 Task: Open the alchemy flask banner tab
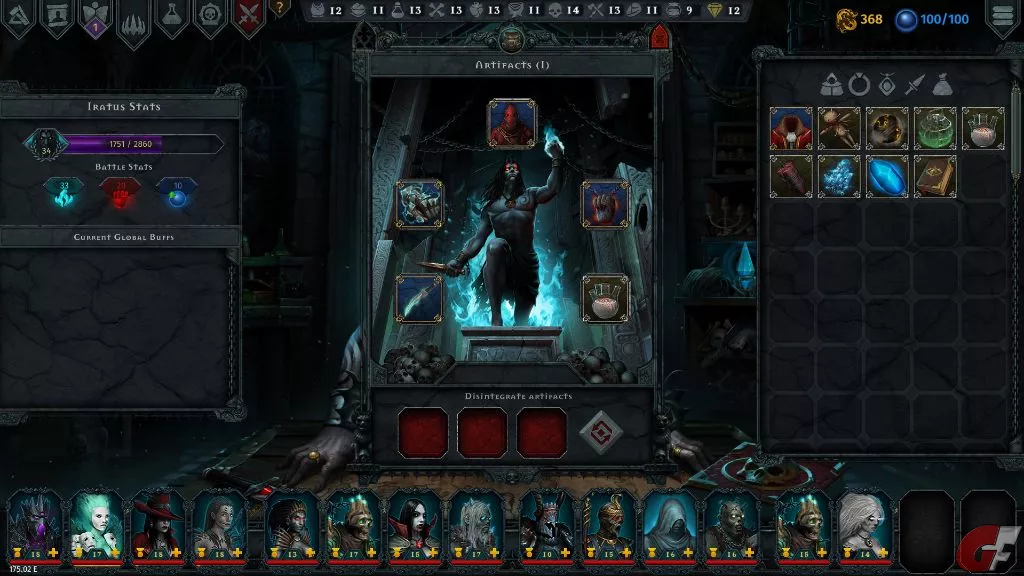(x=171, y=16)
